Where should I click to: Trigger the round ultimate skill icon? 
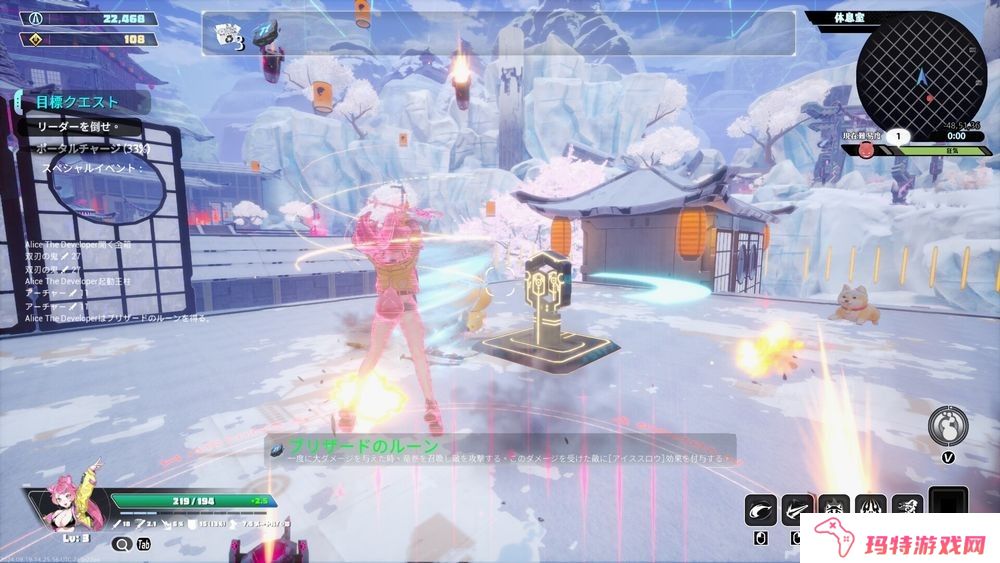click(x=946, y=425)
